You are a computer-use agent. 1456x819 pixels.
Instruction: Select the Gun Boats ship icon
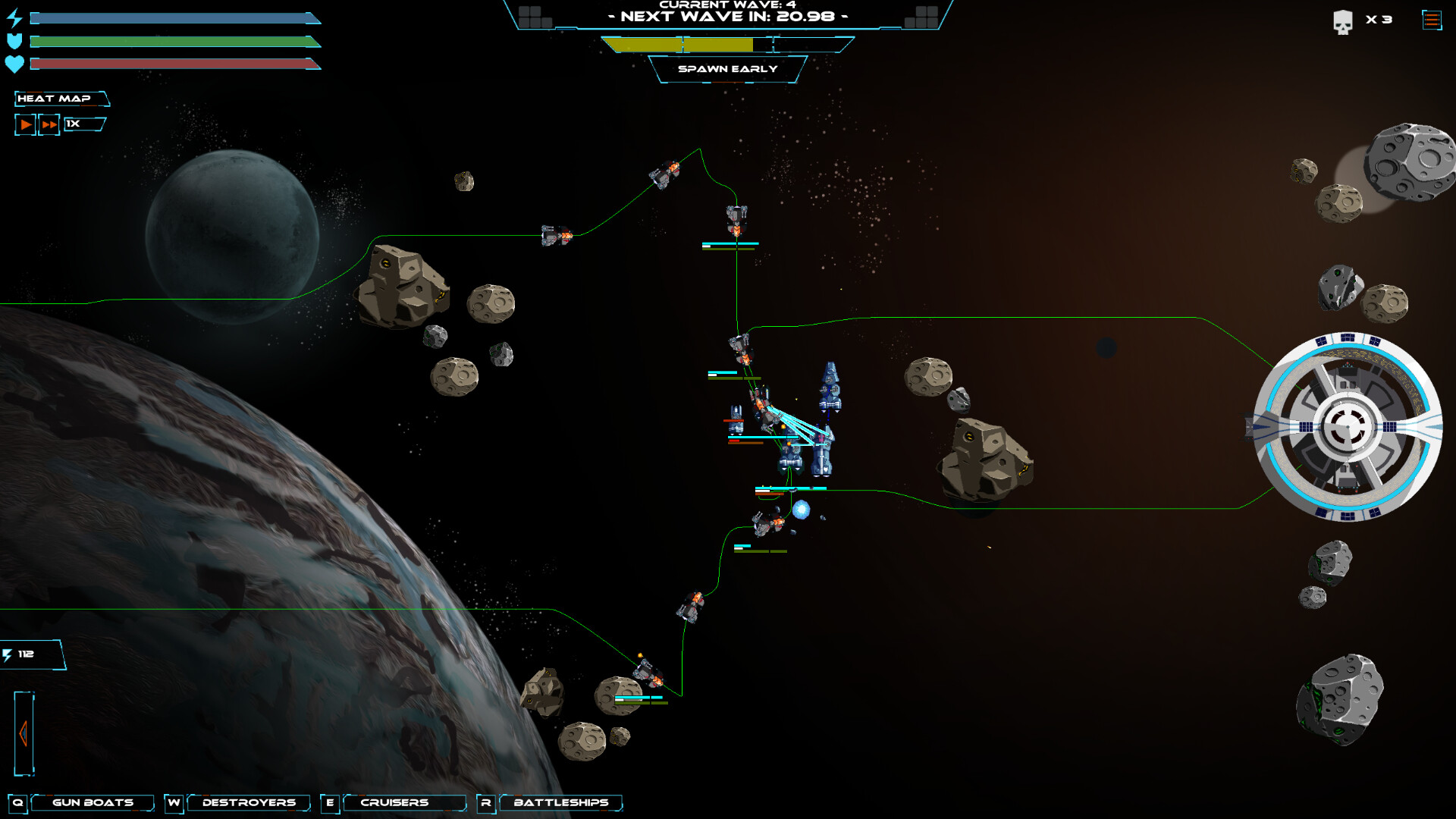click(x=91, y=802)
